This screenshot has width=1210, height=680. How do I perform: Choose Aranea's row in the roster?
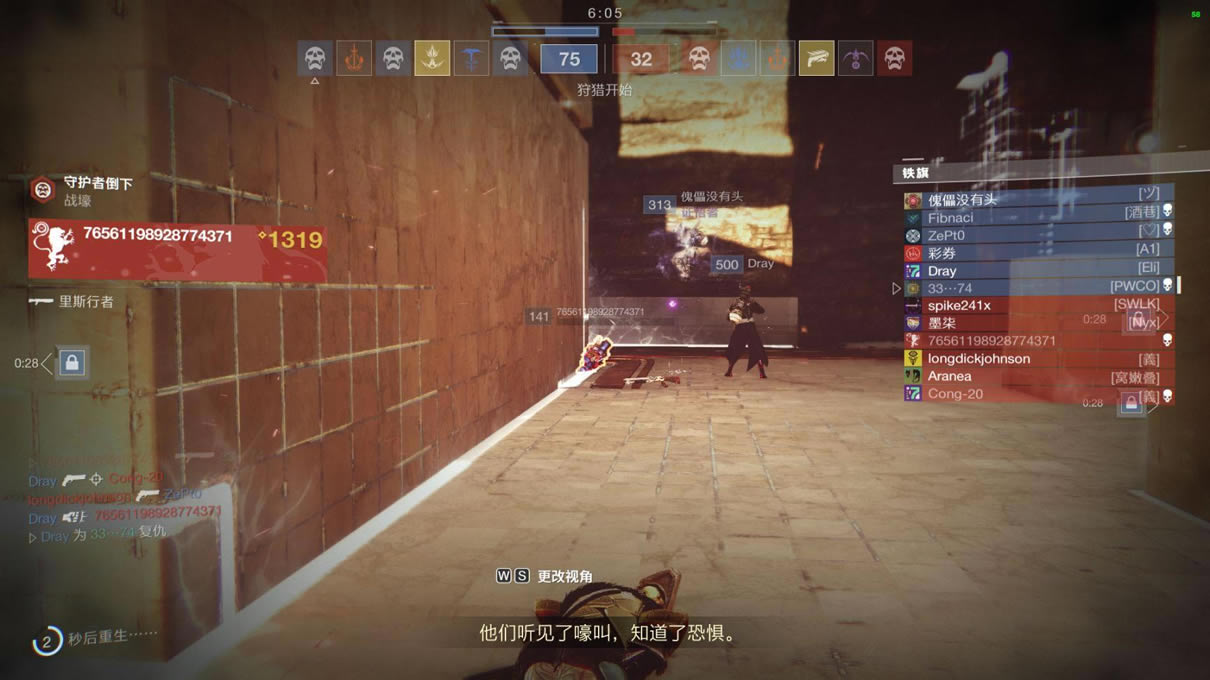1037,377
